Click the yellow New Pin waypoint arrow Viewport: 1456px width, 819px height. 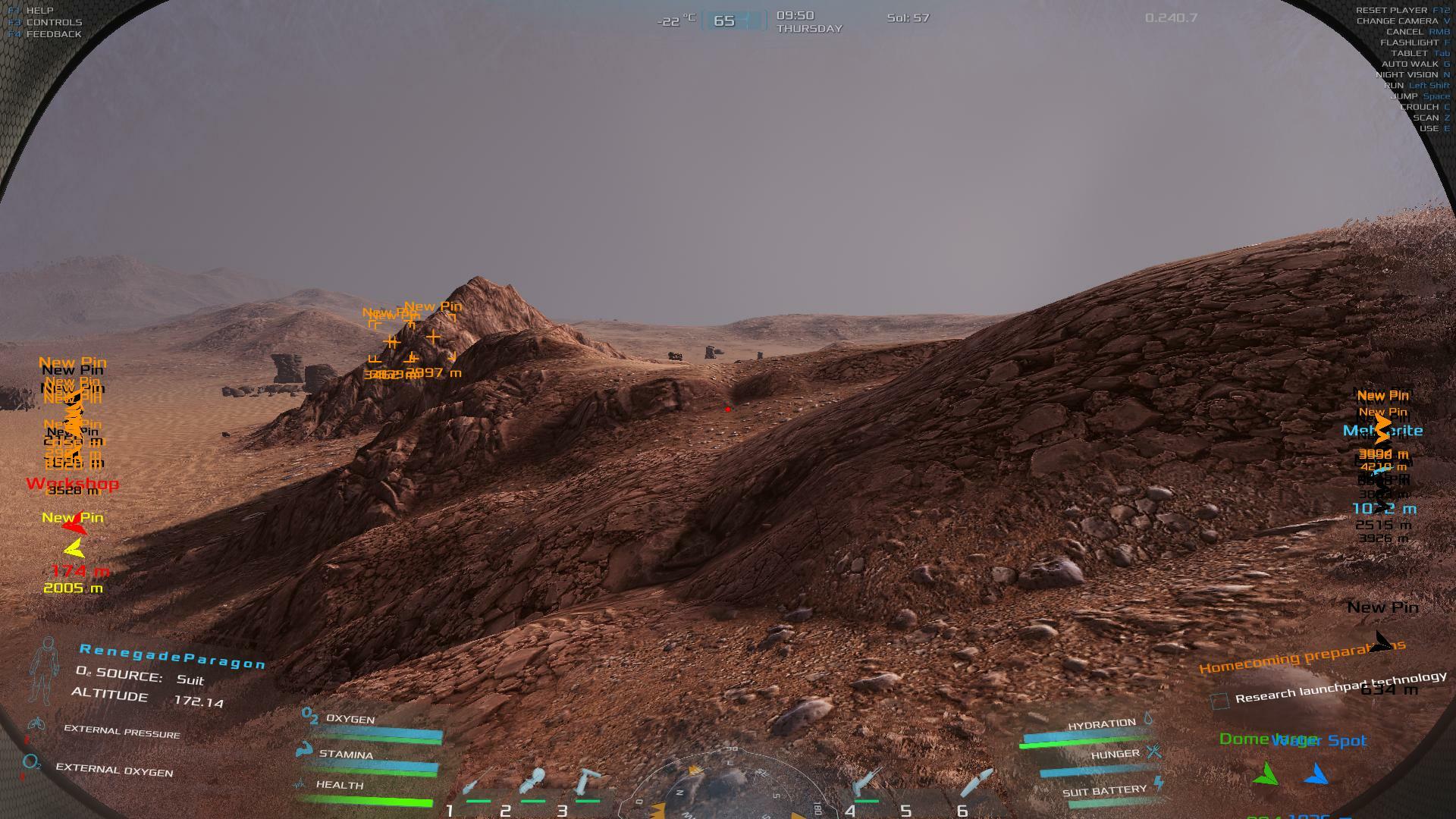coord(74,549)
